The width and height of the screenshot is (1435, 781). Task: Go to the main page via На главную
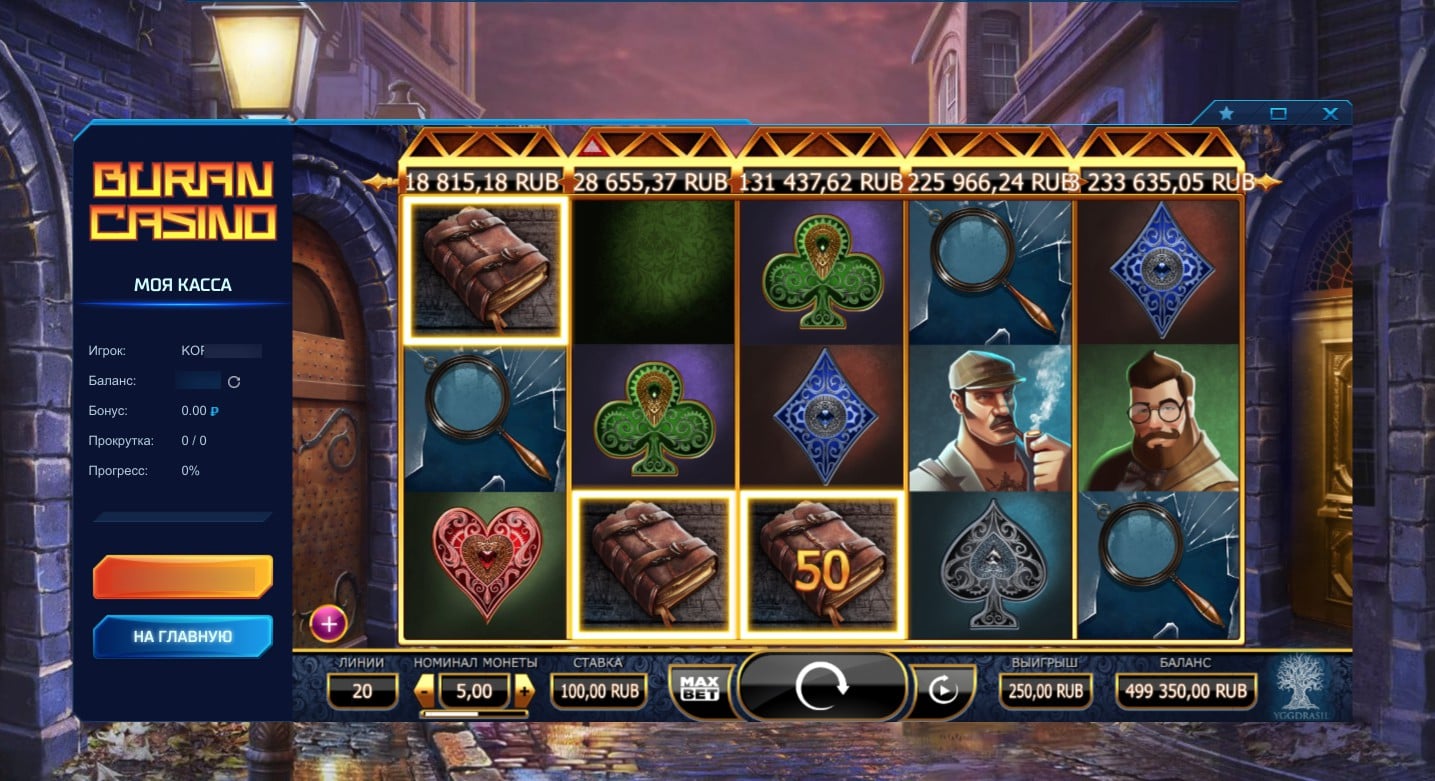pyautogui.click(x=183, y=637)
